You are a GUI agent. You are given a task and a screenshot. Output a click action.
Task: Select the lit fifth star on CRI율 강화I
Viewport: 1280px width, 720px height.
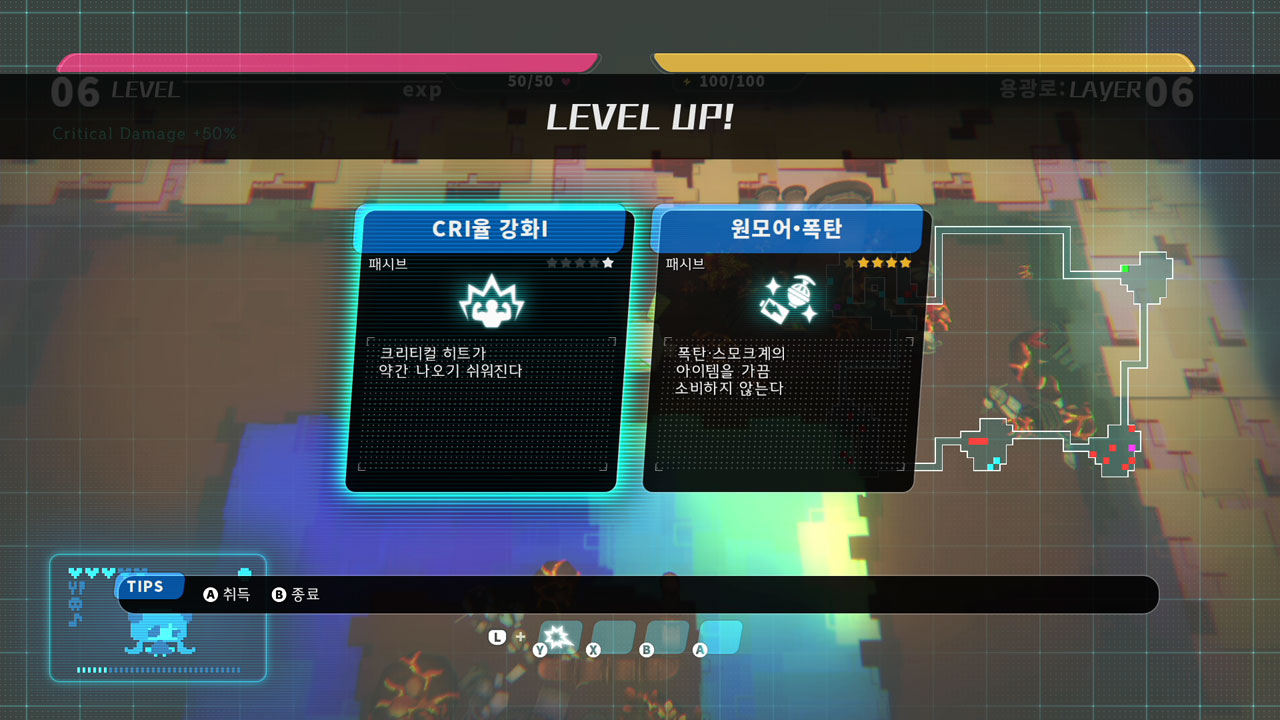point(608,261)
